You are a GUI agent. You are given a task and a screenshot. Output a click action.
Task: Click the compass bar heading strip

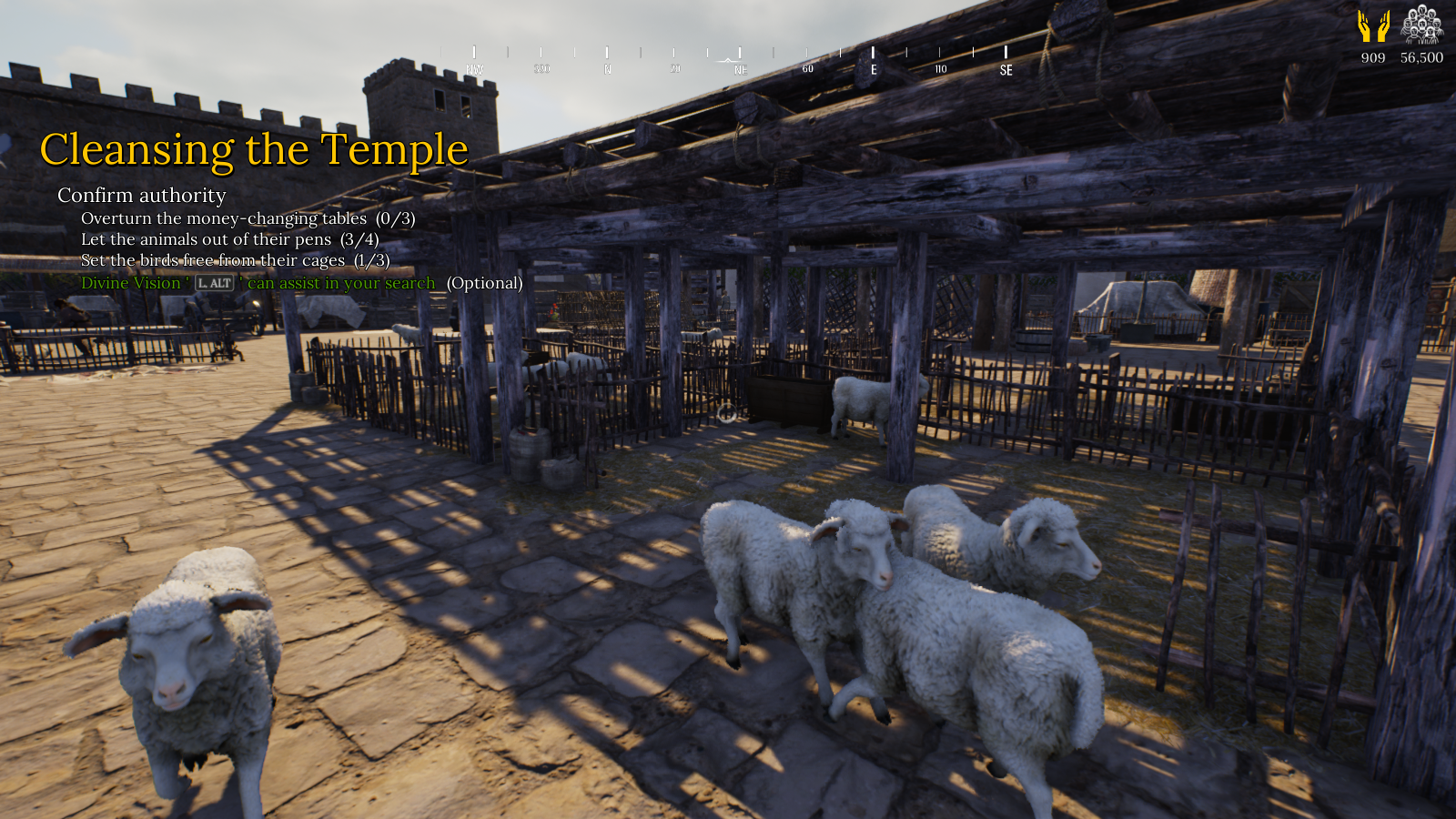(x=739, y=60)
